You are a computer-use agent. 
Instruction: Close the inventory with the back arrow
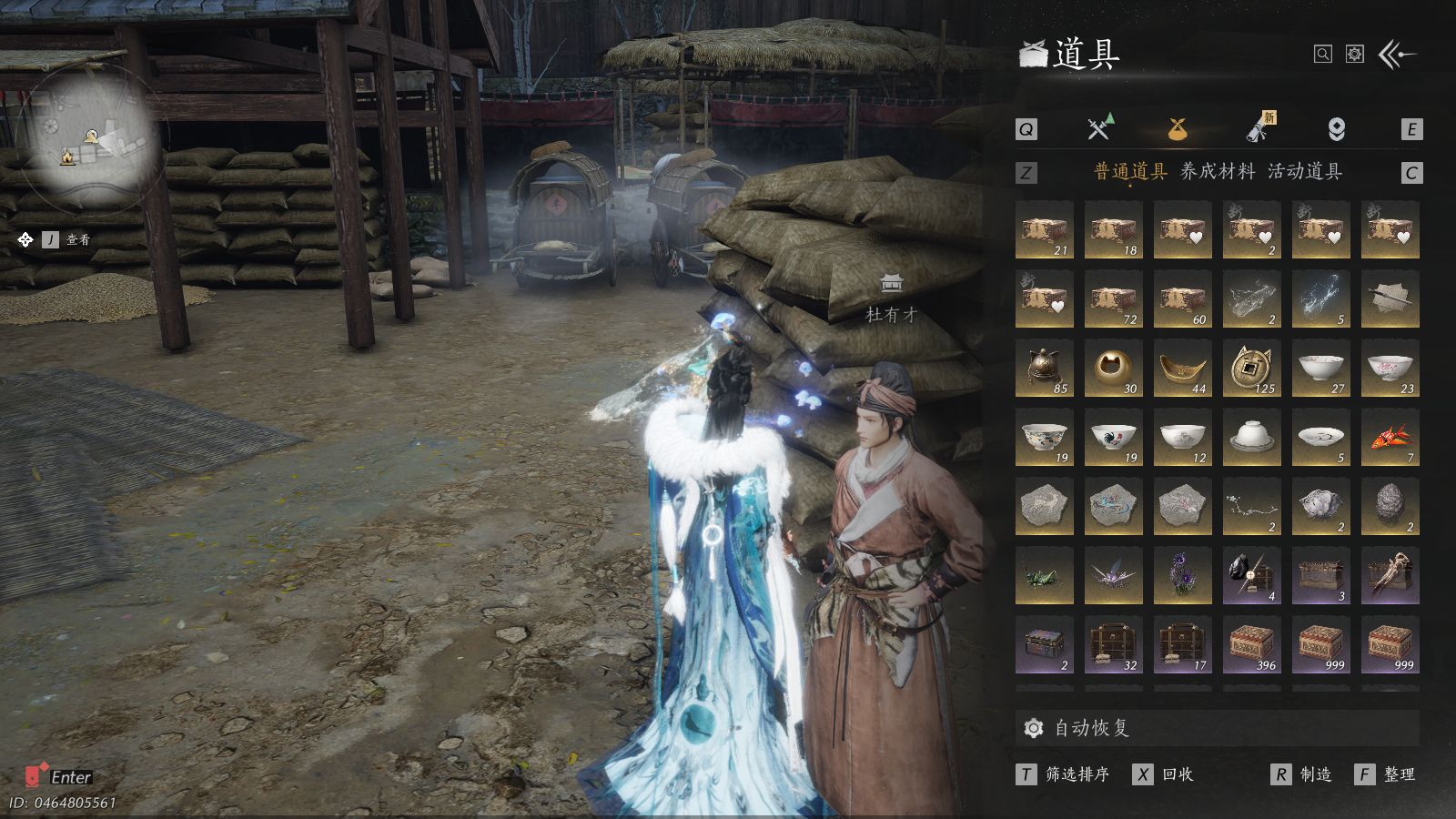(x=1397, y=55)
